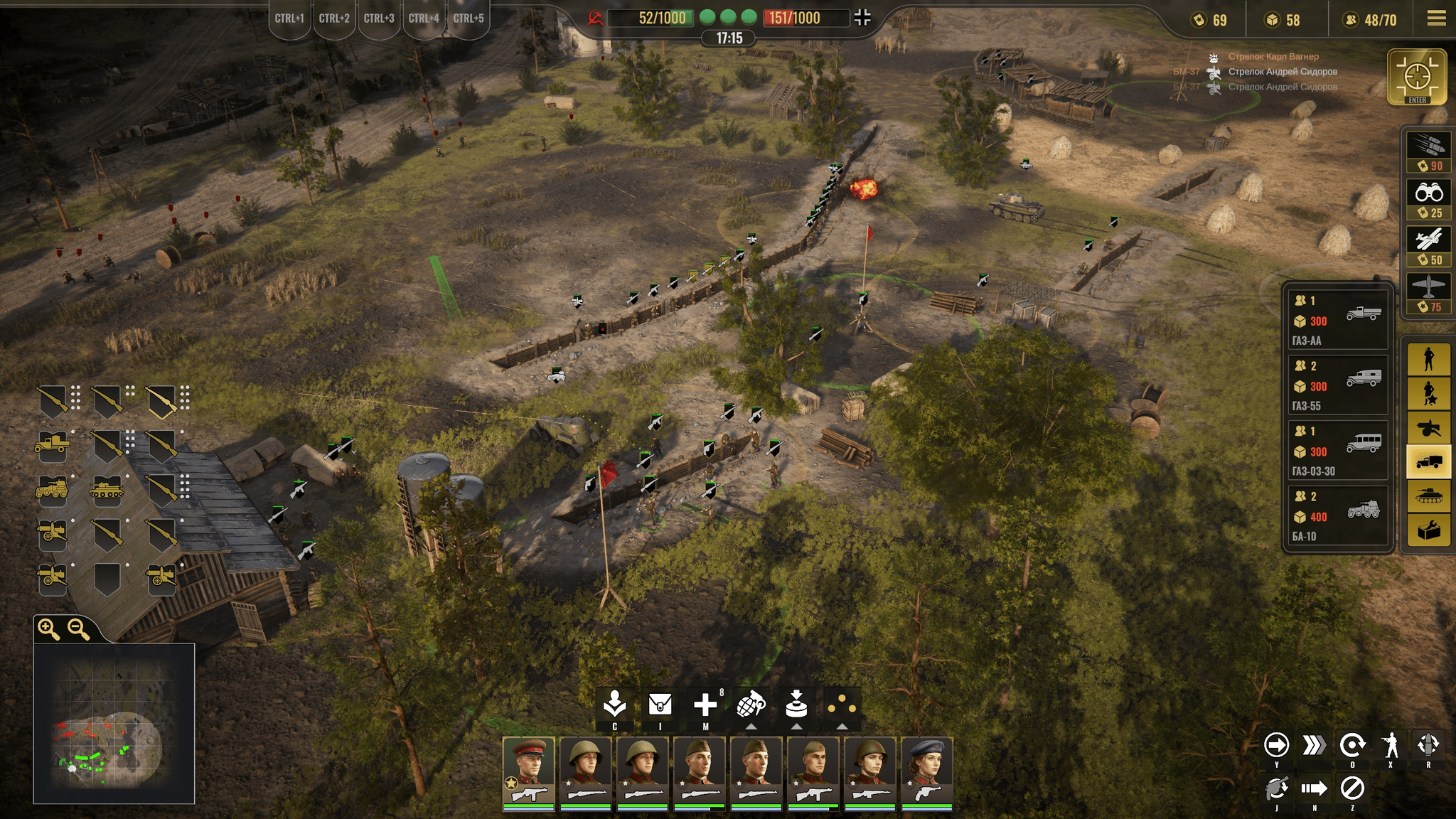Zoom out the minimap
The image size is (1456, 819).
click(x=78, y=628)
